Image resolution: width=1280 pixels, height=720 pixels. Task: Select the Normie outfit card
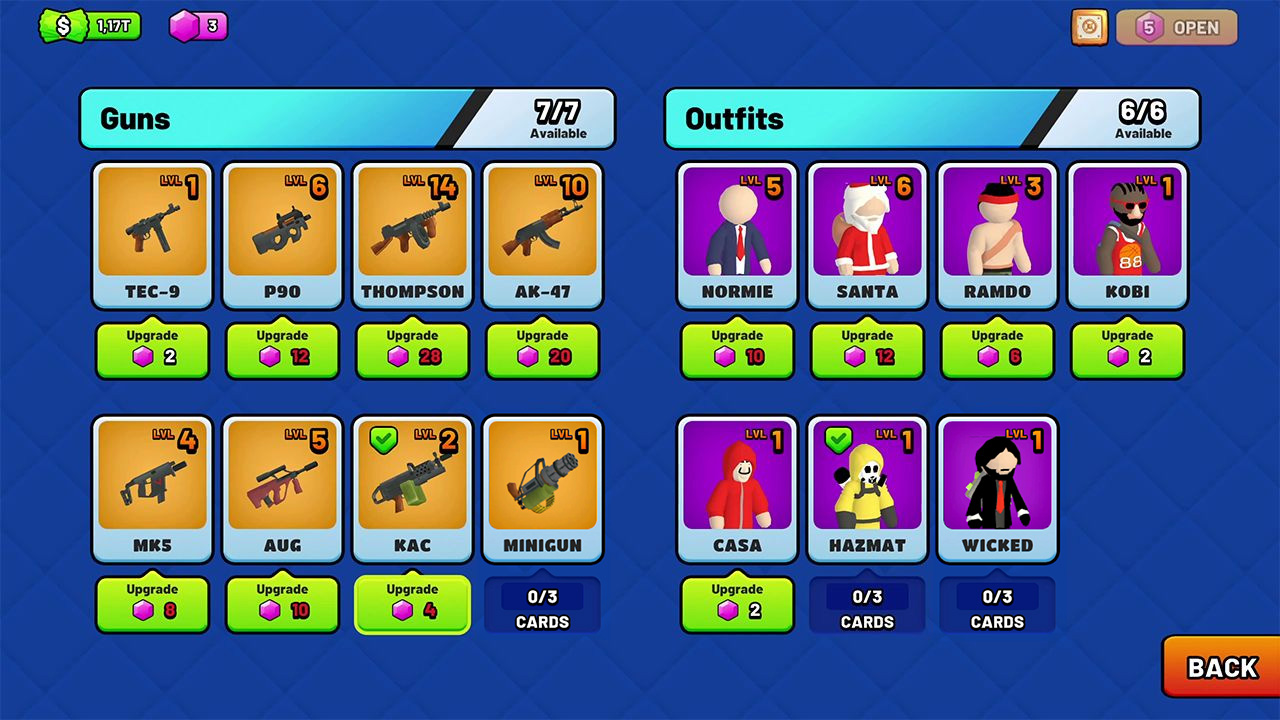click(737, 236)
